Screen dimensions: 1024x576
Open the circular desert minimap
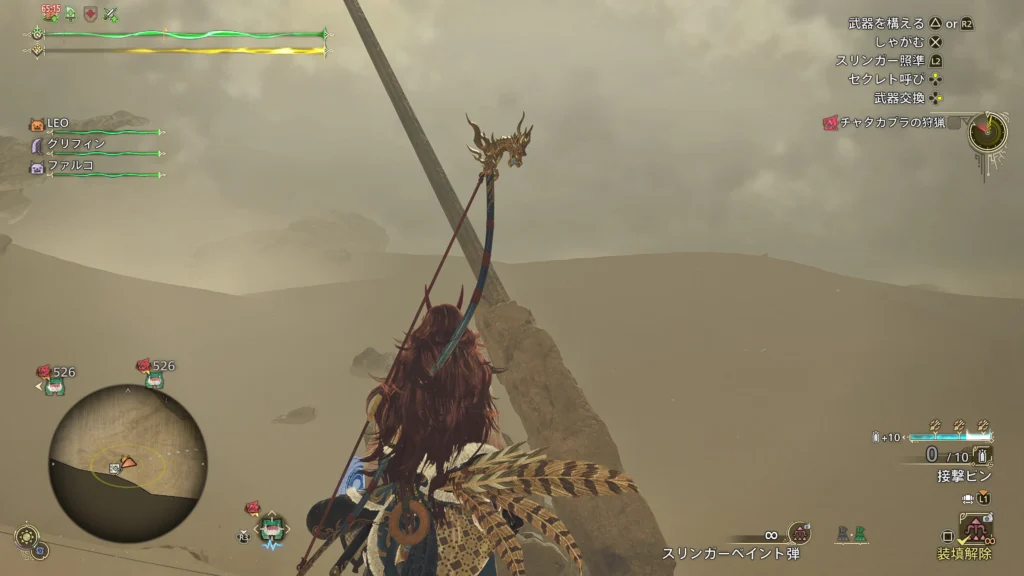[127, 462]
